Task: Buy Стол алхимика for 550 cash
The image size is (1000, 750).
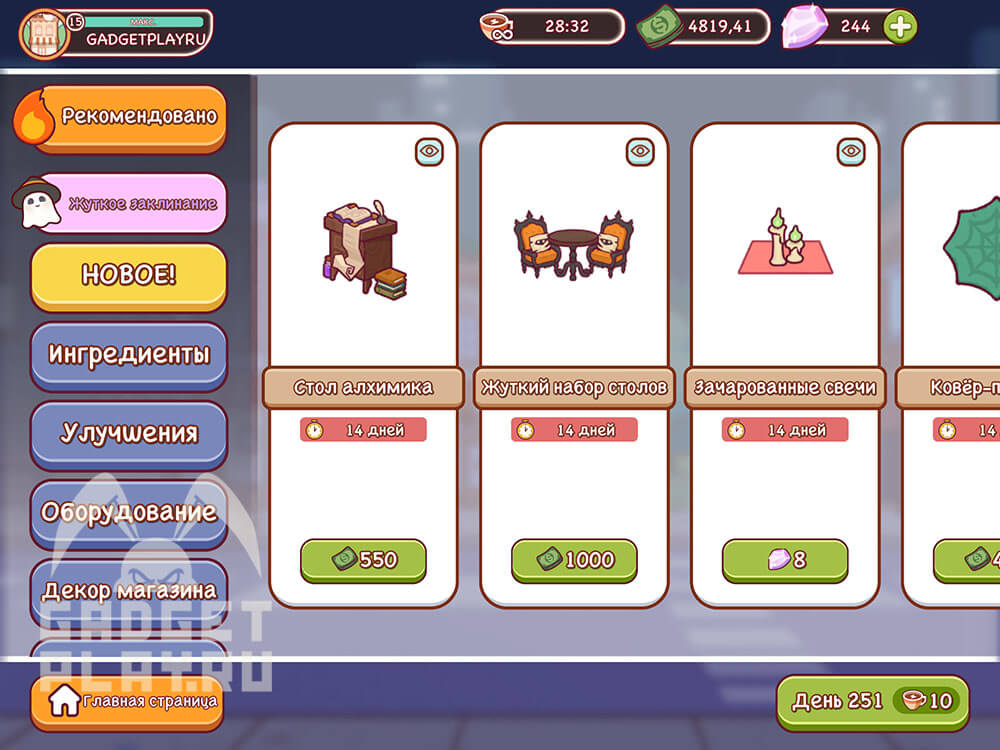Action: pos(363,560)
